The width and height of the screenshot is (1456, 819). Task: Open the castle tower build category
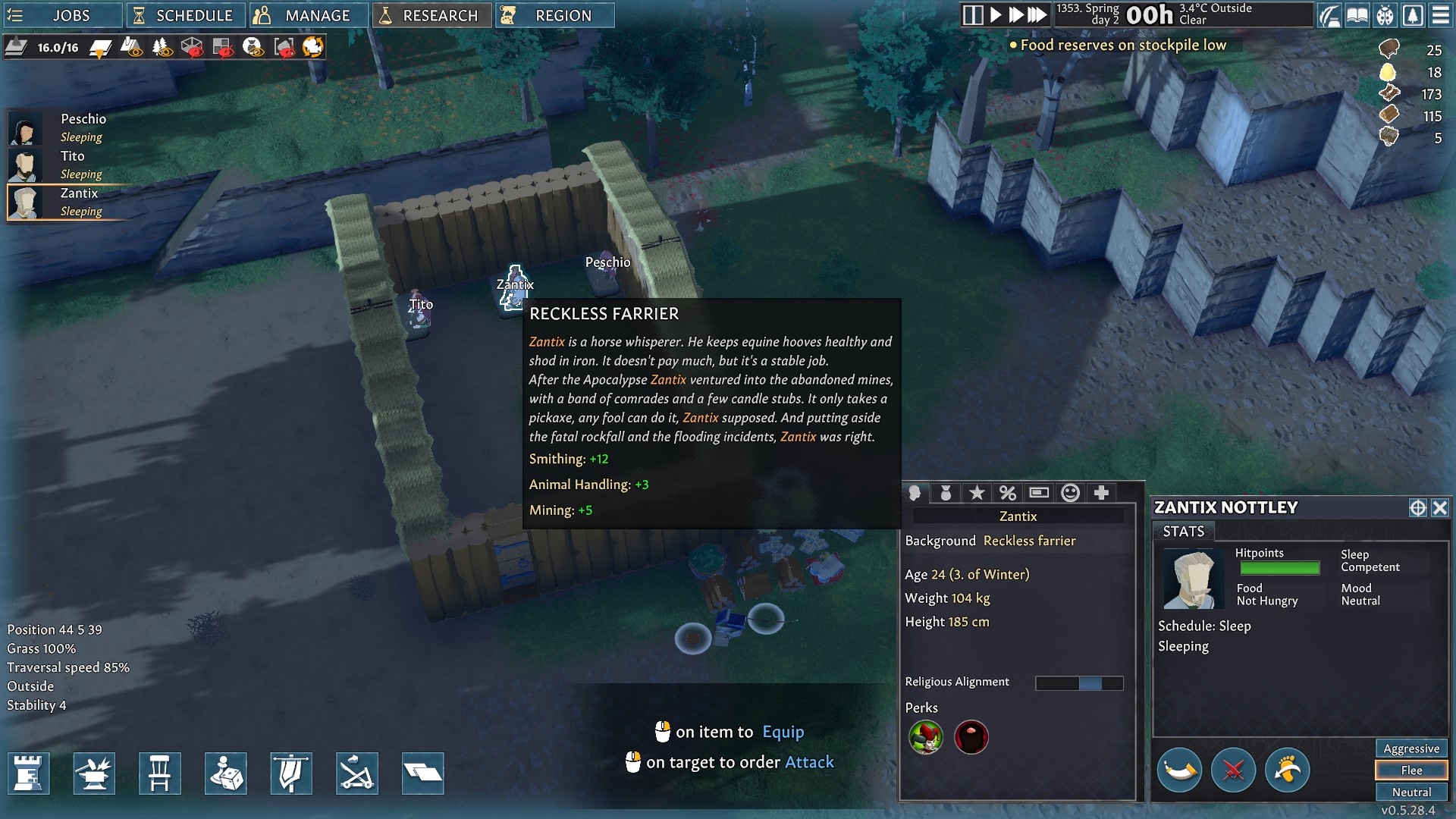[x=29, y=773]
